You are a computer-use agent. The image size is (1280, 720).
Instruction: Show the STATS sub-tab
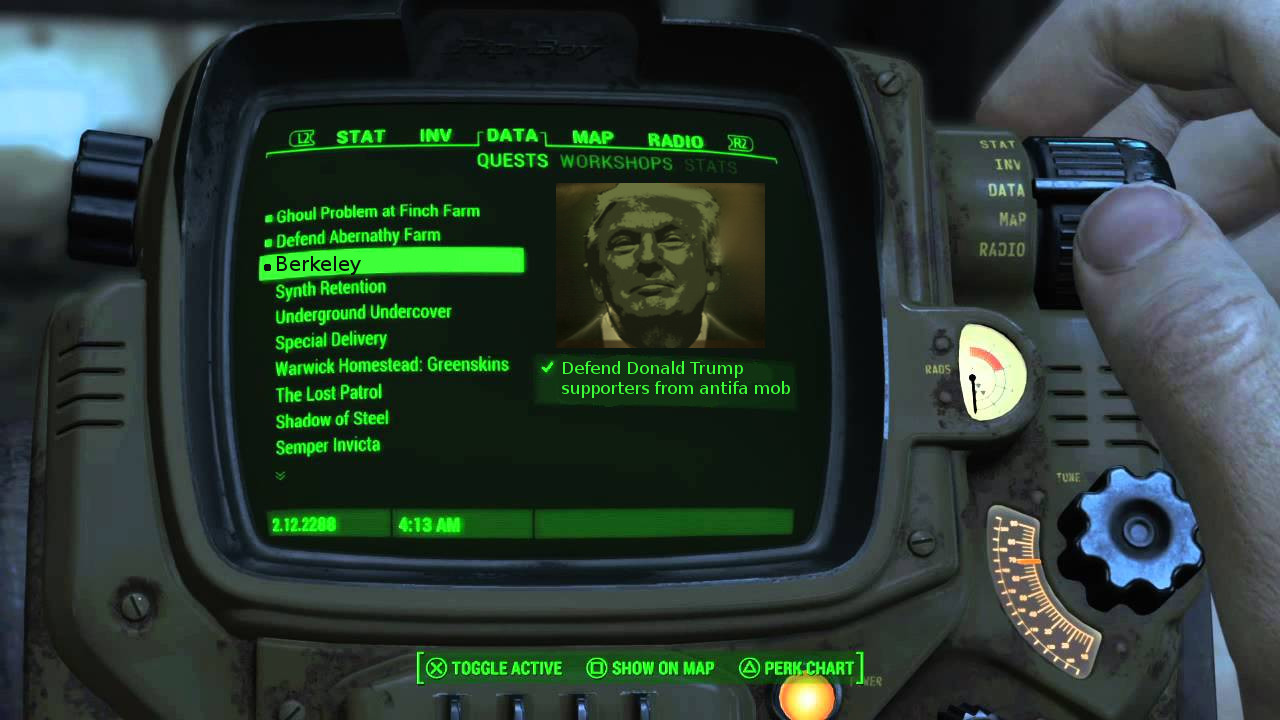[x=710, y=165]
